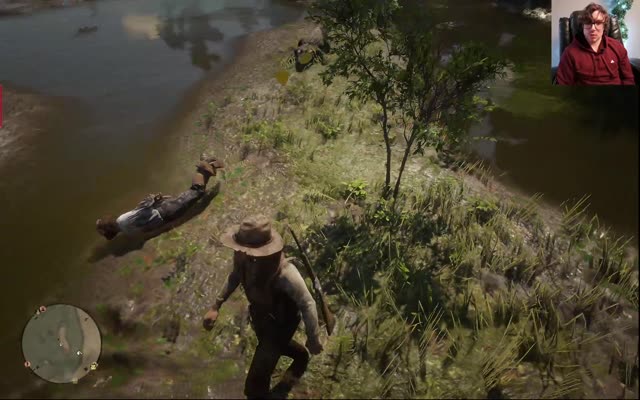Select the streamer webcam overlay
Viewport: 640px width, 400px height.
[x=594, y=42]
